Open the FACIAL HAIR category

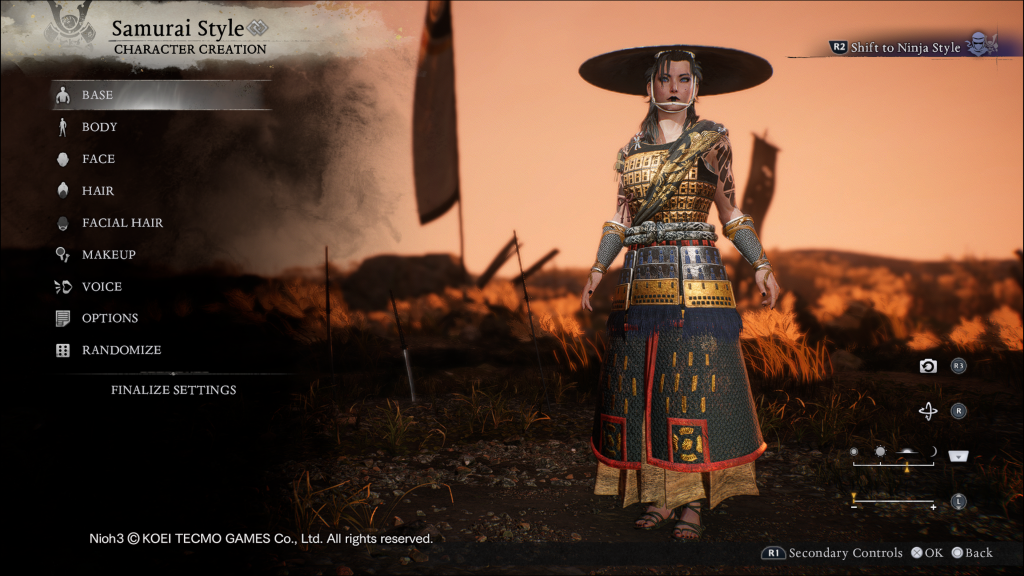[x=122, y=223]
